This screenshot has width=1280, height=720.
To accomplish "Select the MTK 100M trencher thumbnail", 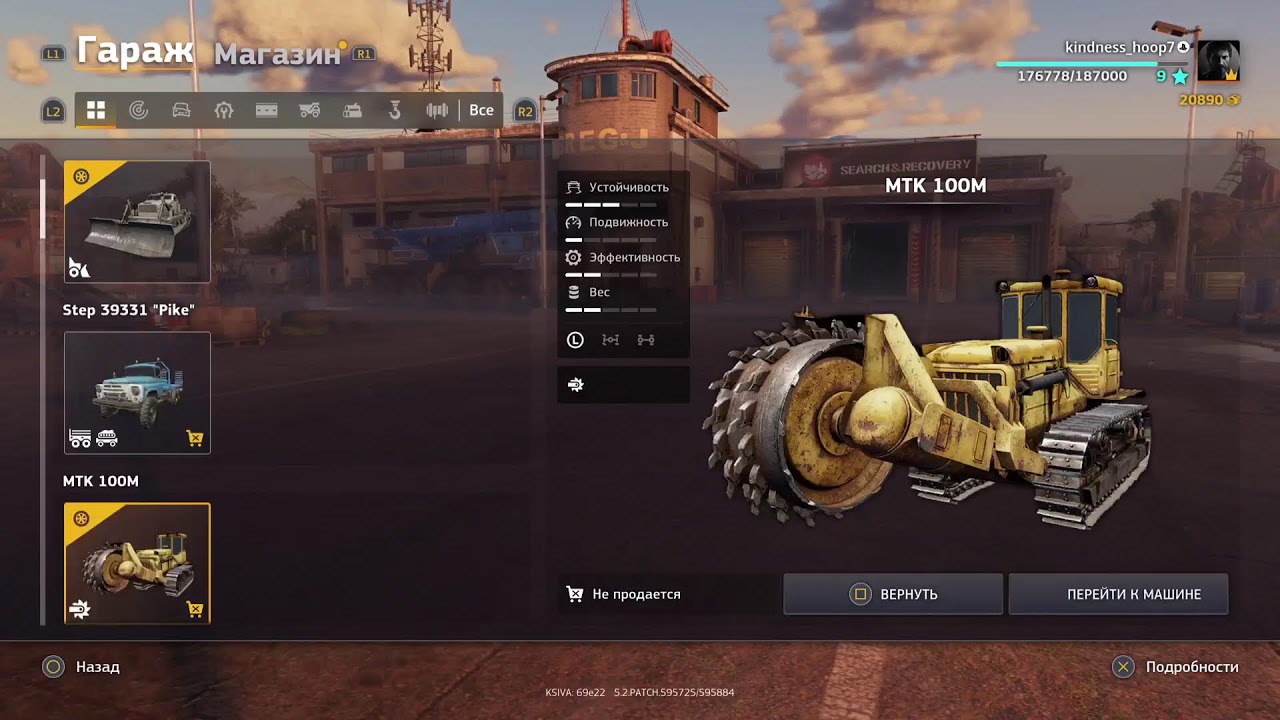I will click(x=137, y=564).
